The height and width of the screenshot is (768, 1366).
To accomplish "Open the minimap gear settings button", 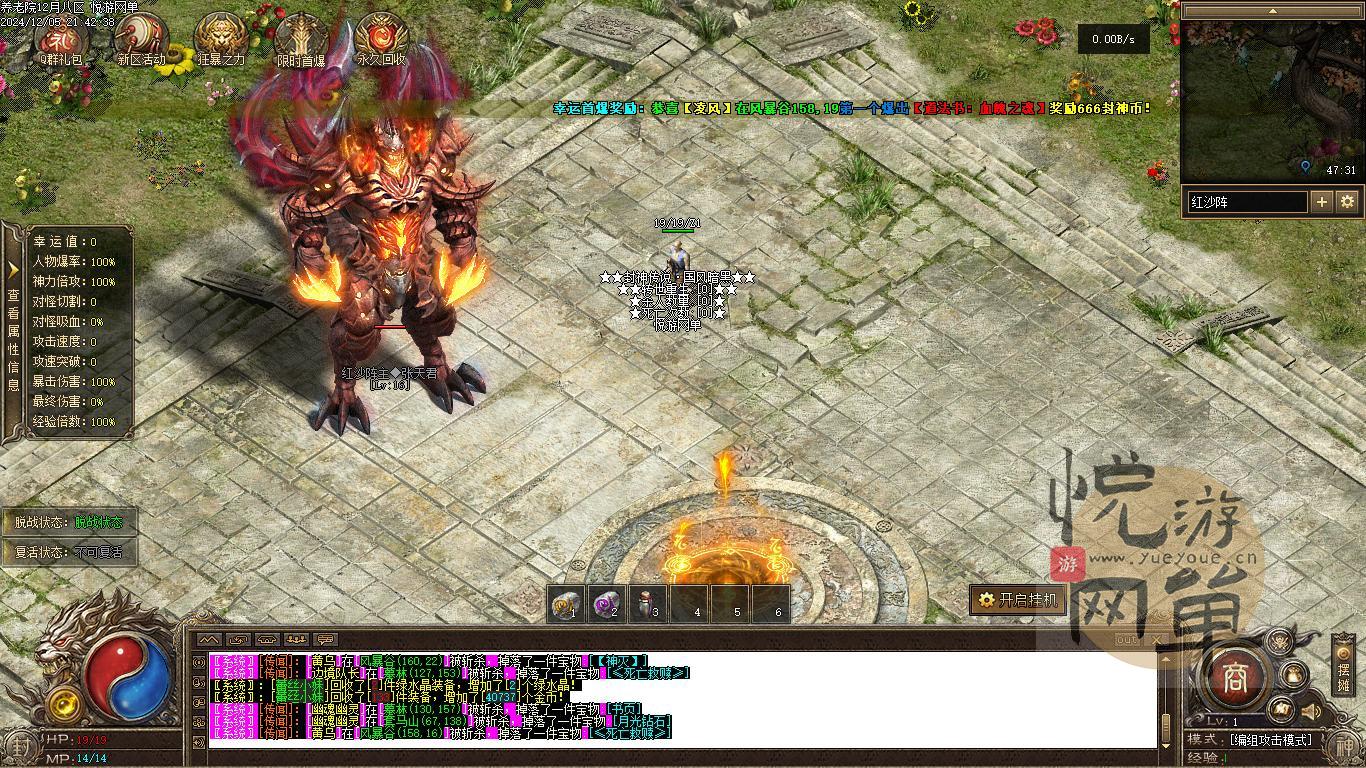I will 1347,202.
